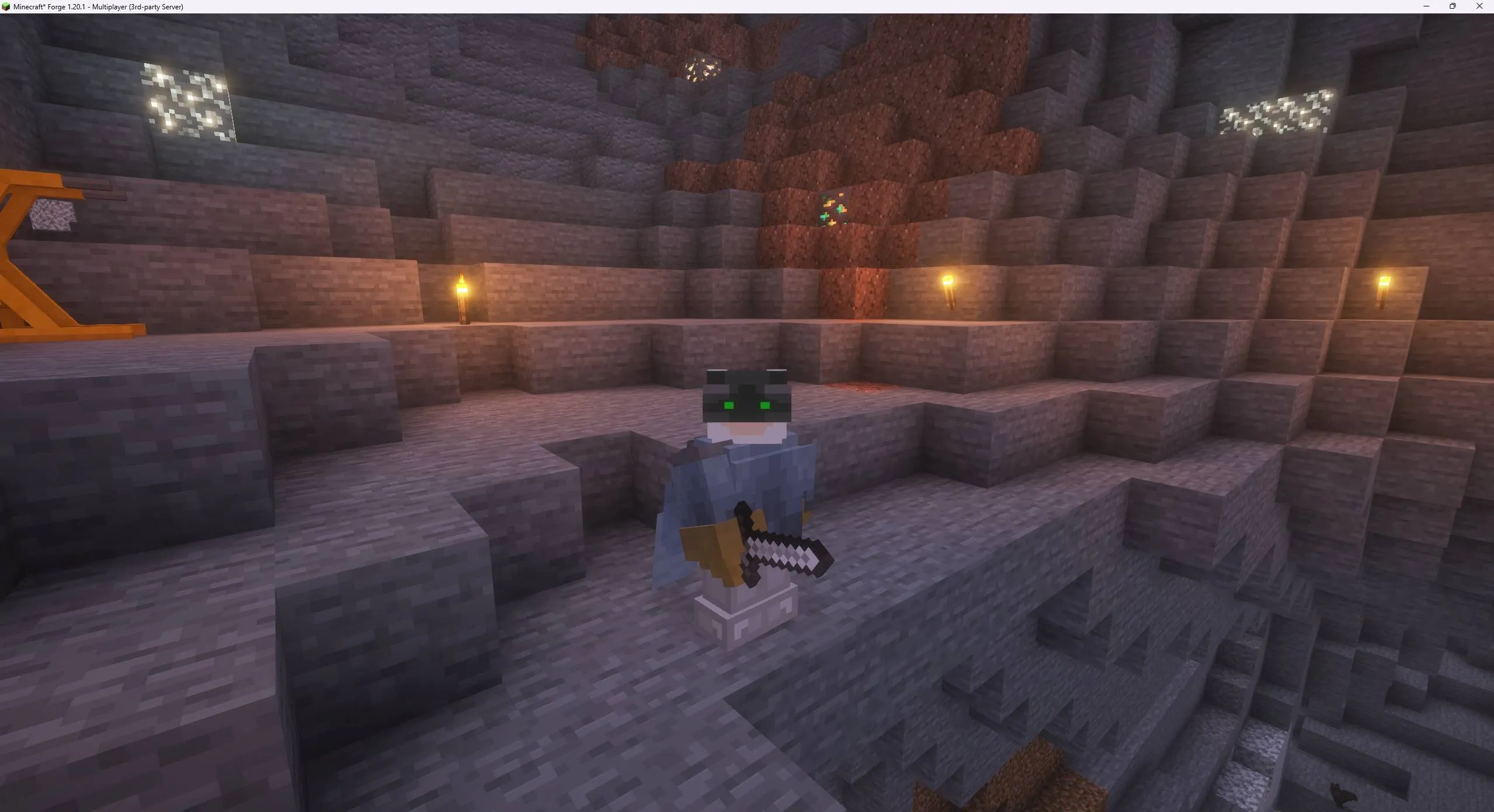
Task: Restore down the game window
Action: tap(1453, 6)
